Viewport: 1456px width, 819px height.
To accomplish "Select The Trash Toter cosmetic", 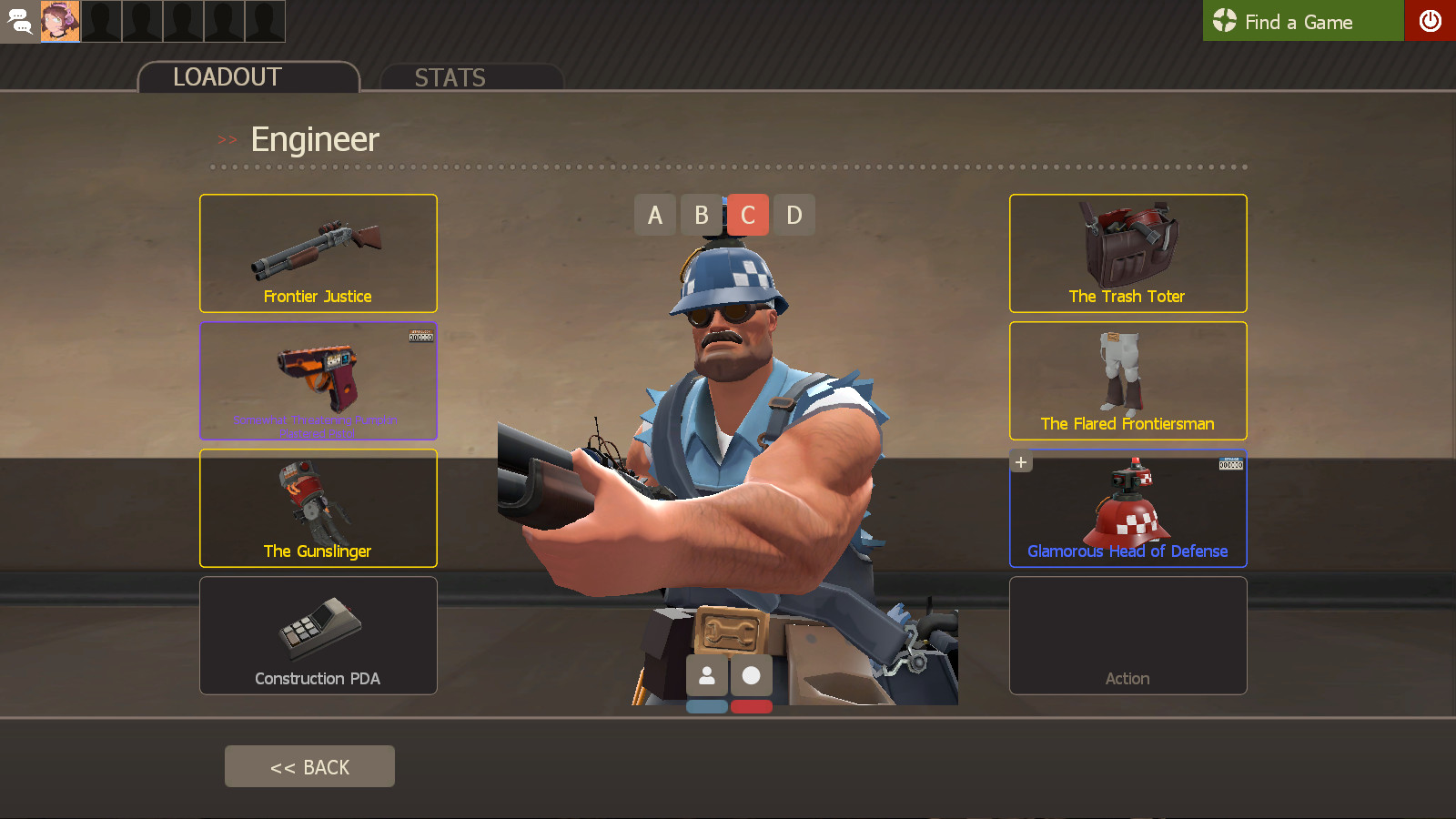I will pos(1127,253).
